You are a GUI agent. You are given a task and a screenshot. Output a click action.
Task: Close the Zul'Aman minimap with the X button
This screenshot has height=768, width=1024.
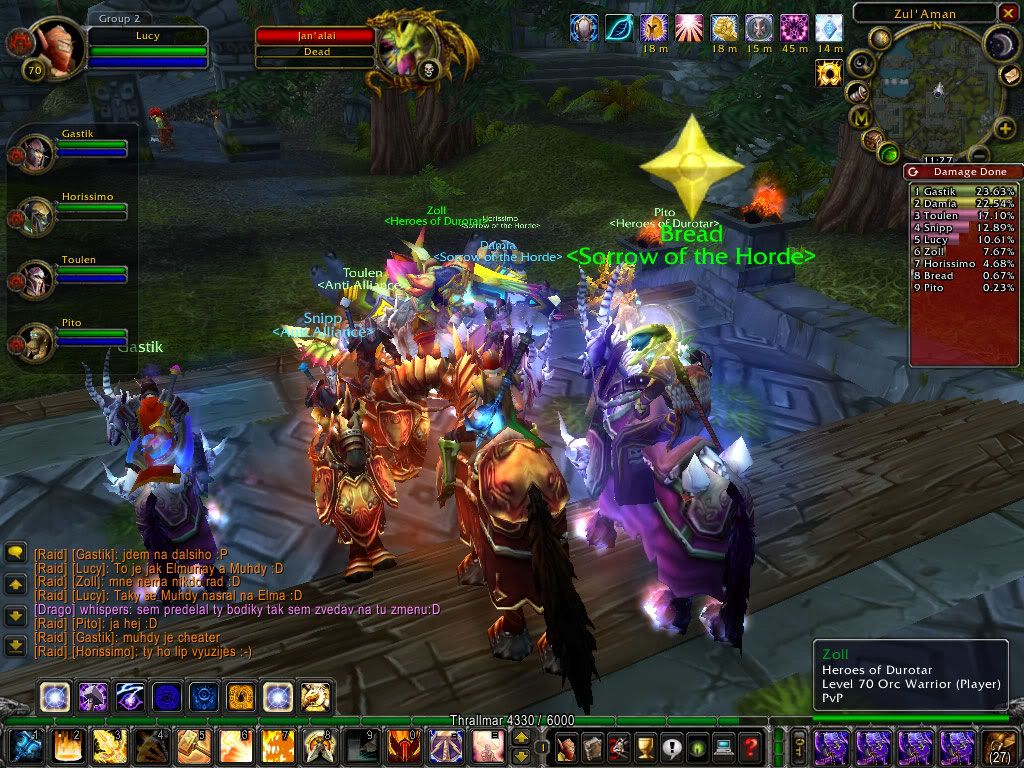coord(1007,13)
